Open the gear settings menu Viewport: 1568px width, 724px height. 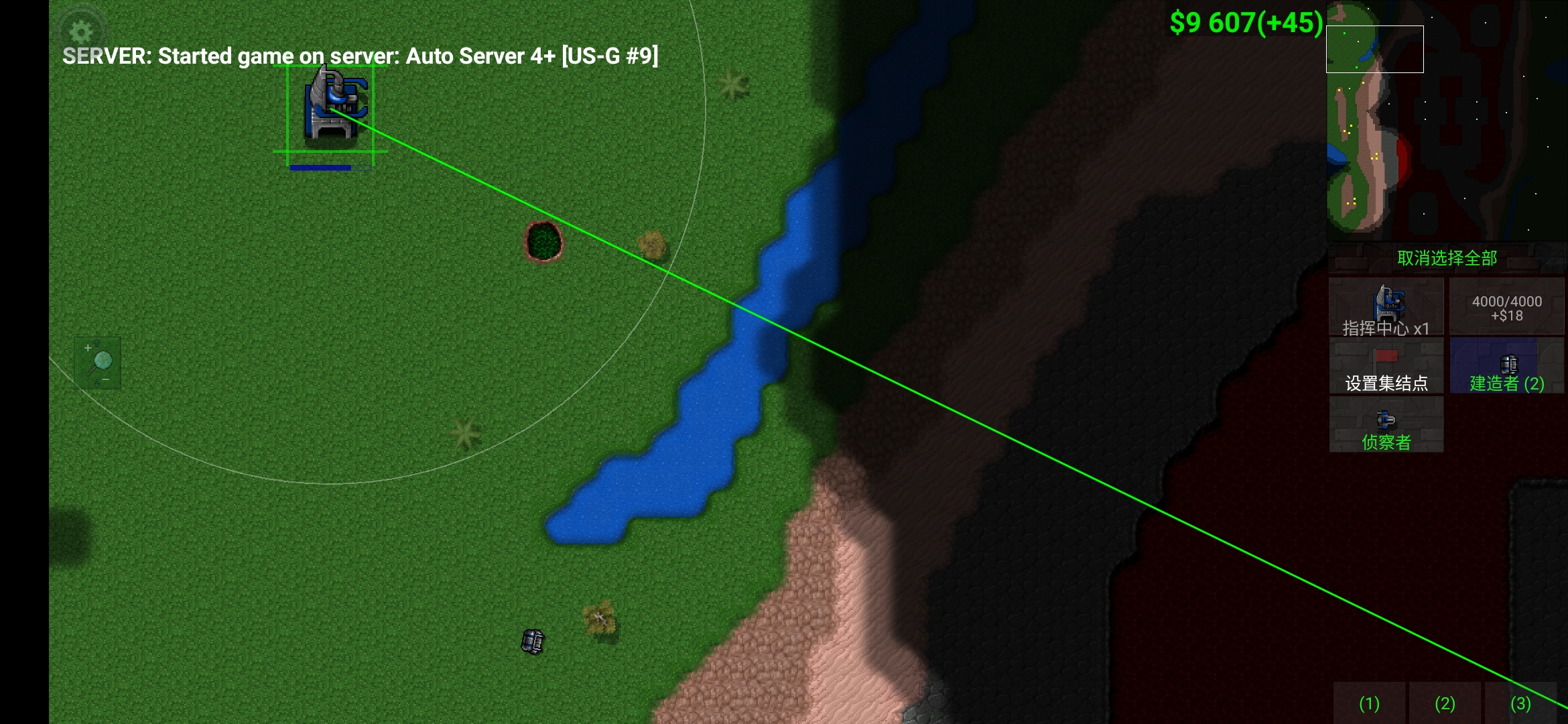pyautogui.click(x=81, y=31)
